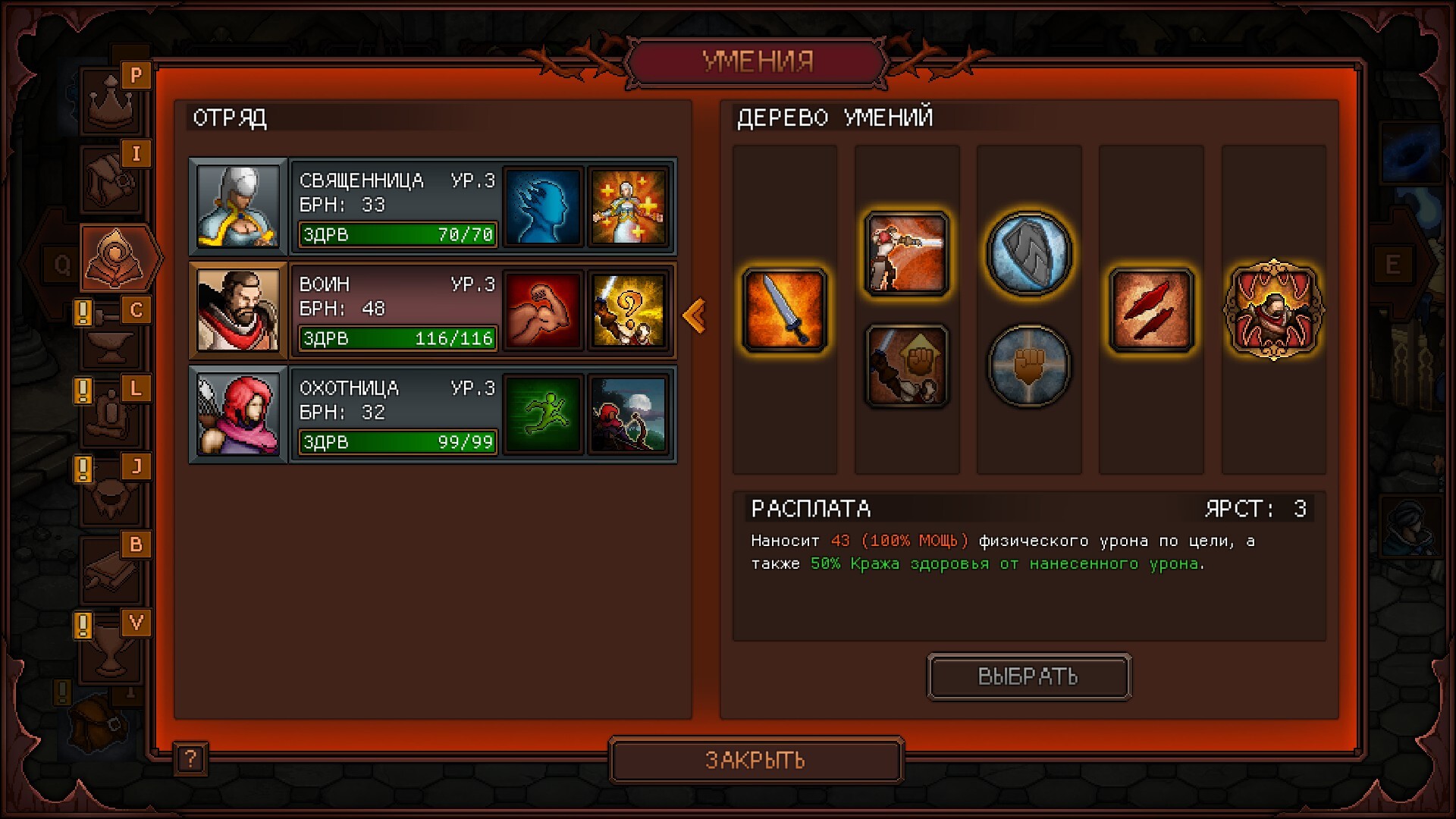
Task: Choose the fist-and-arrow sword skill
Action: [x=906, y=366]
